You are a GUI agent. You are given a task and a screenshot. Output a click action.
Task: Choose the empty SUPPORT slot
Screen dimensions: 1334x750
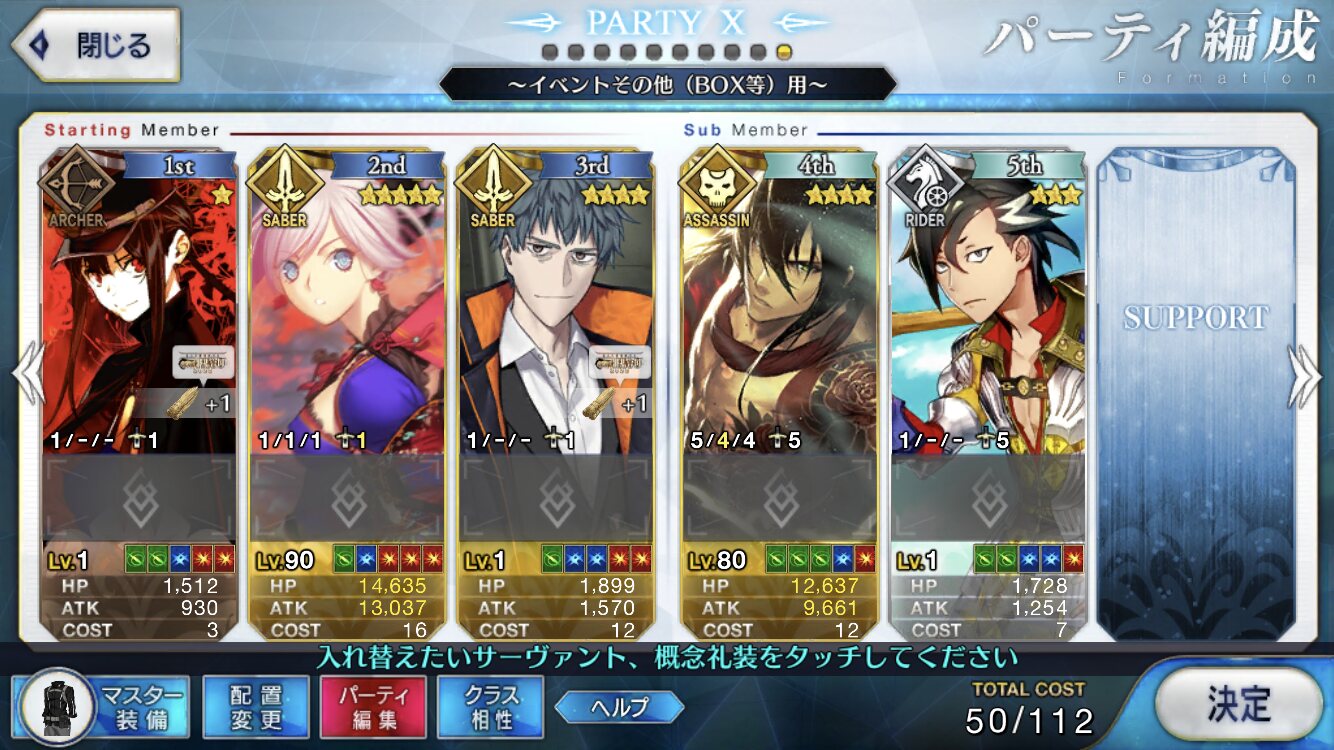coord(1195,390)
